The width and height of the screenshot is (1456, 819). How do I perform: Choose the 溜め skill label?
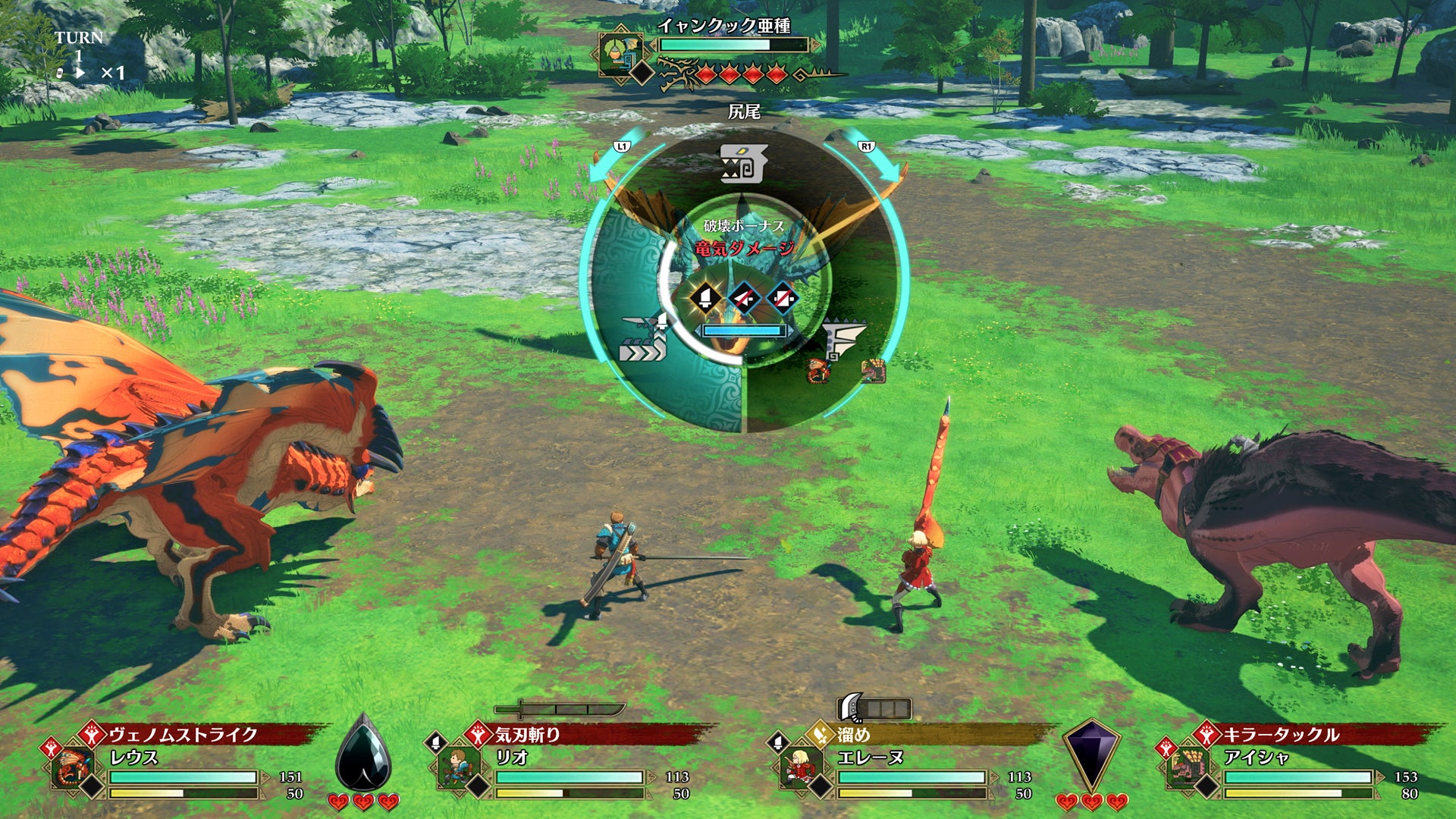pyautogui.click(x=853, y=734)
